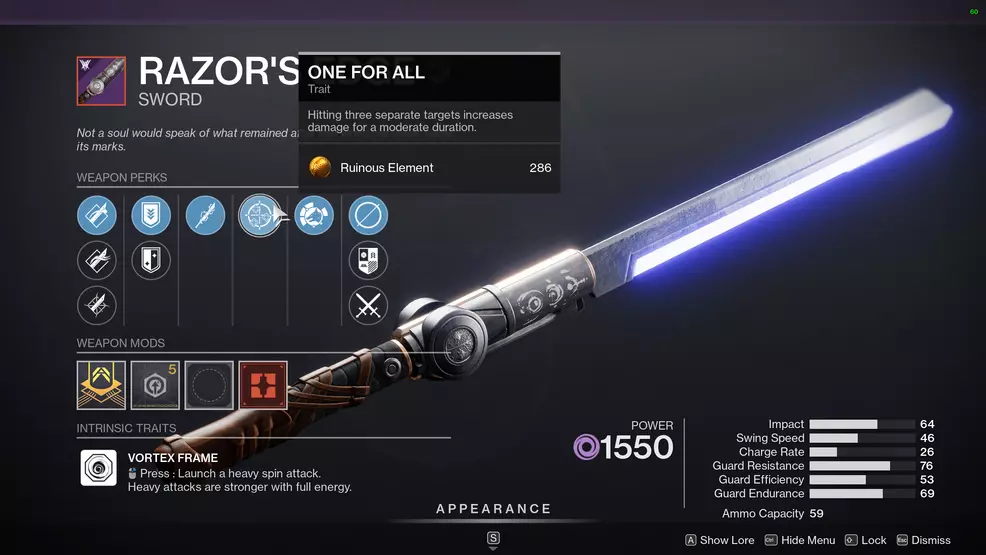Click the sword thumbnail beside the weapon name
The image size is (986, 555).
coord(101,81)
